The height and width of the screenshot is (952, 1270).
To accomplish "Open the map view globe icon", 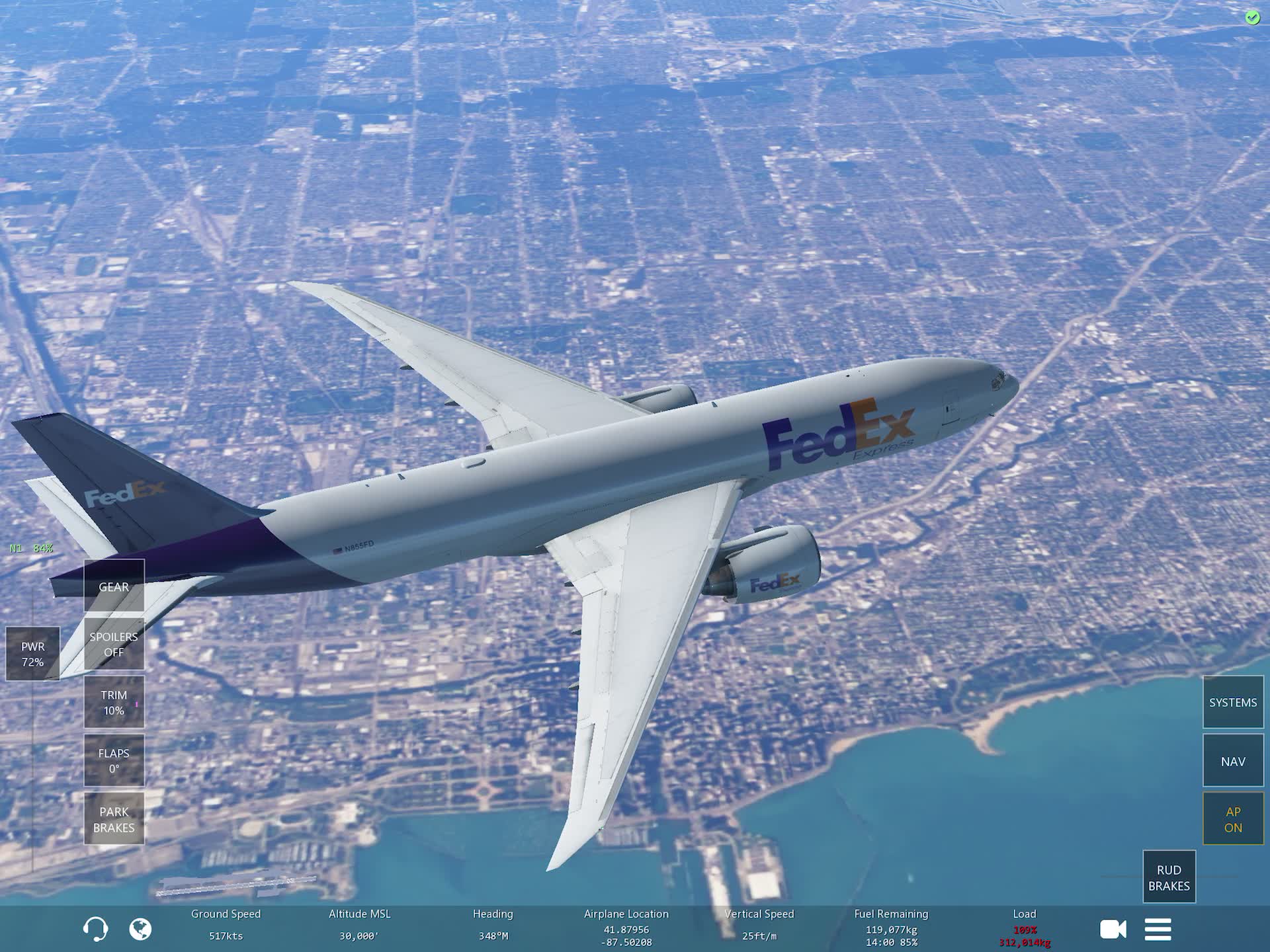I will (139, 929).
